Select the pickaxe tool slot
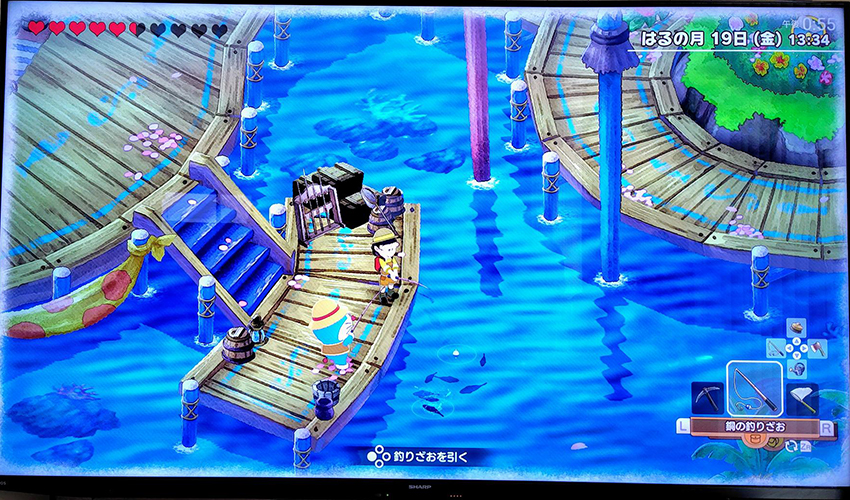The height and width of the screenshot is (500, 850). tap(707, 398)
